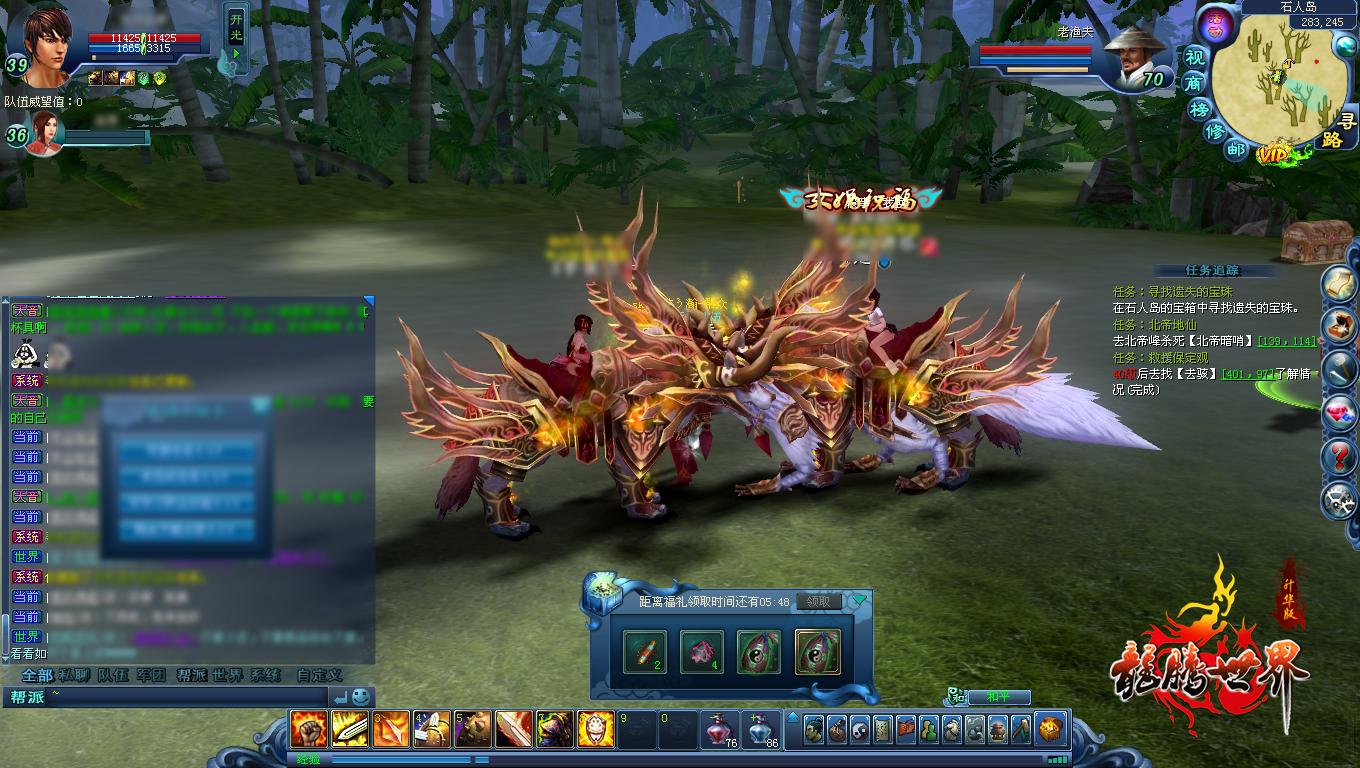1360x768 pixels.
Task: Open the 榜 ranking button
Action: (x=1200, y=108)
